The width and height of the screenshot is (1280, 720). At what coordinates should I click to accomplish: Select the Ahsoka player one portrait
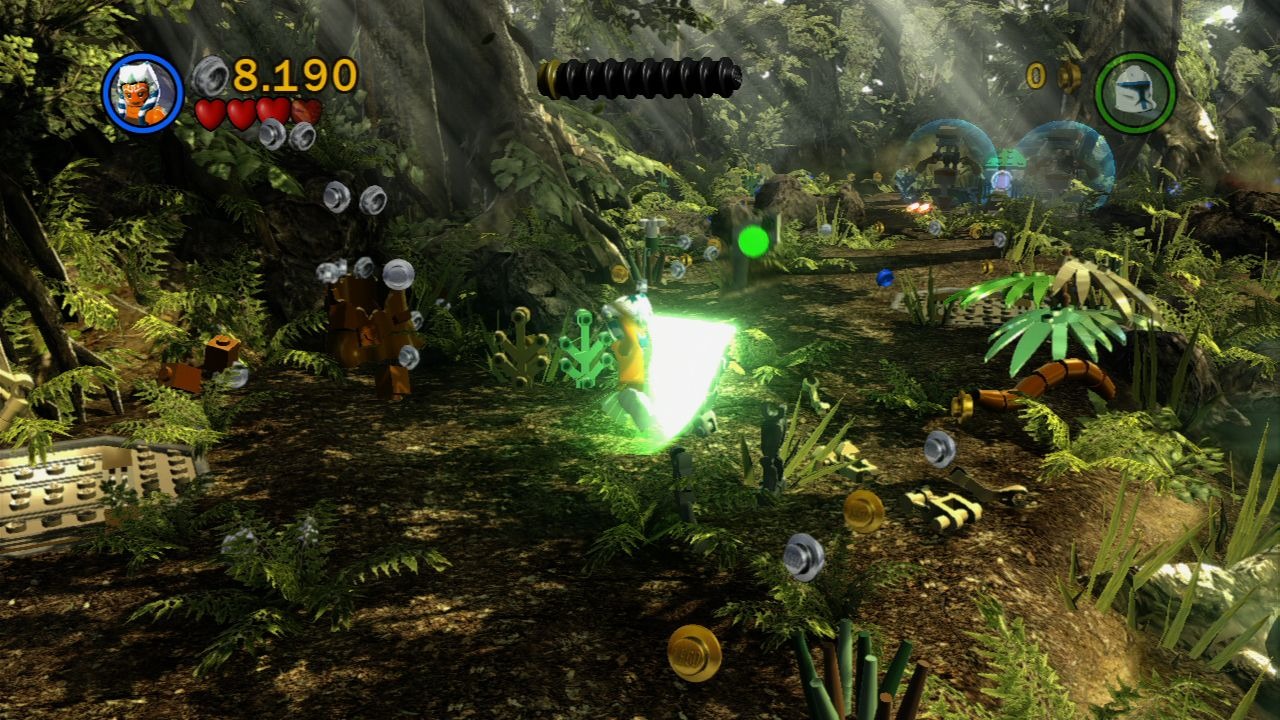(x=142, y=93)
